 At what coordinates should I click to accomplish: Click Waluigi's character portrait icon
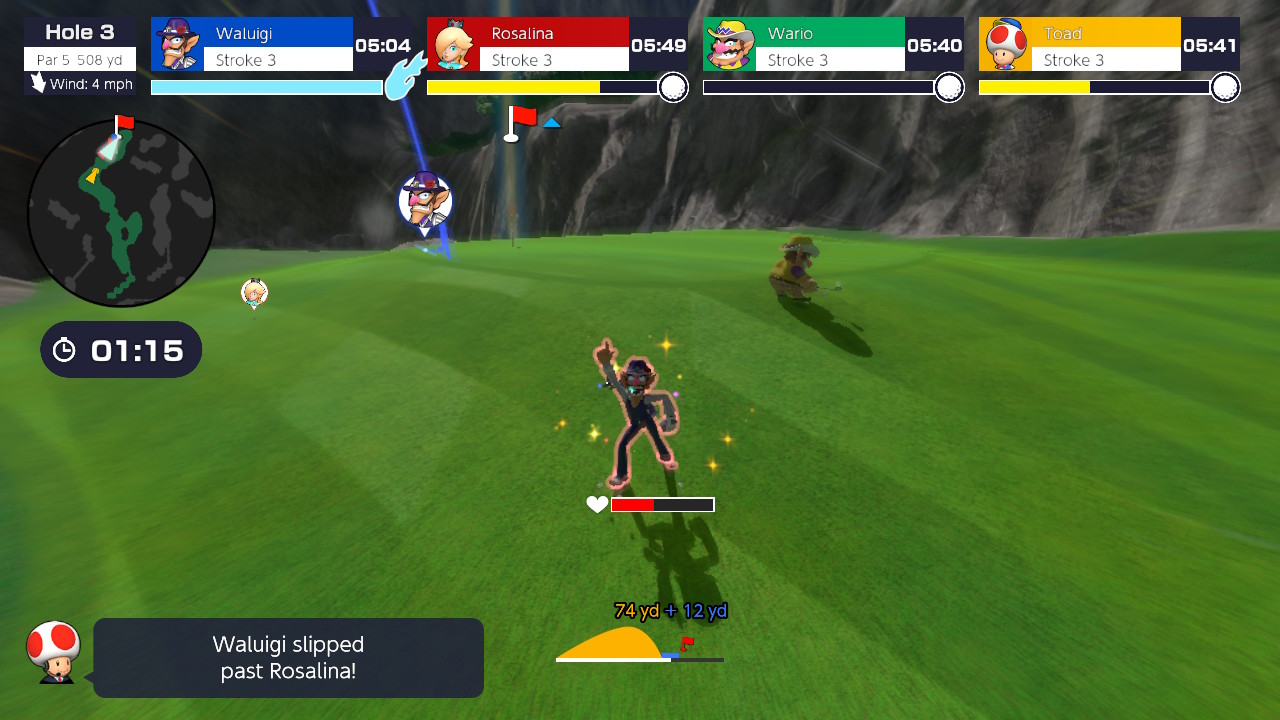click(176, 43)
